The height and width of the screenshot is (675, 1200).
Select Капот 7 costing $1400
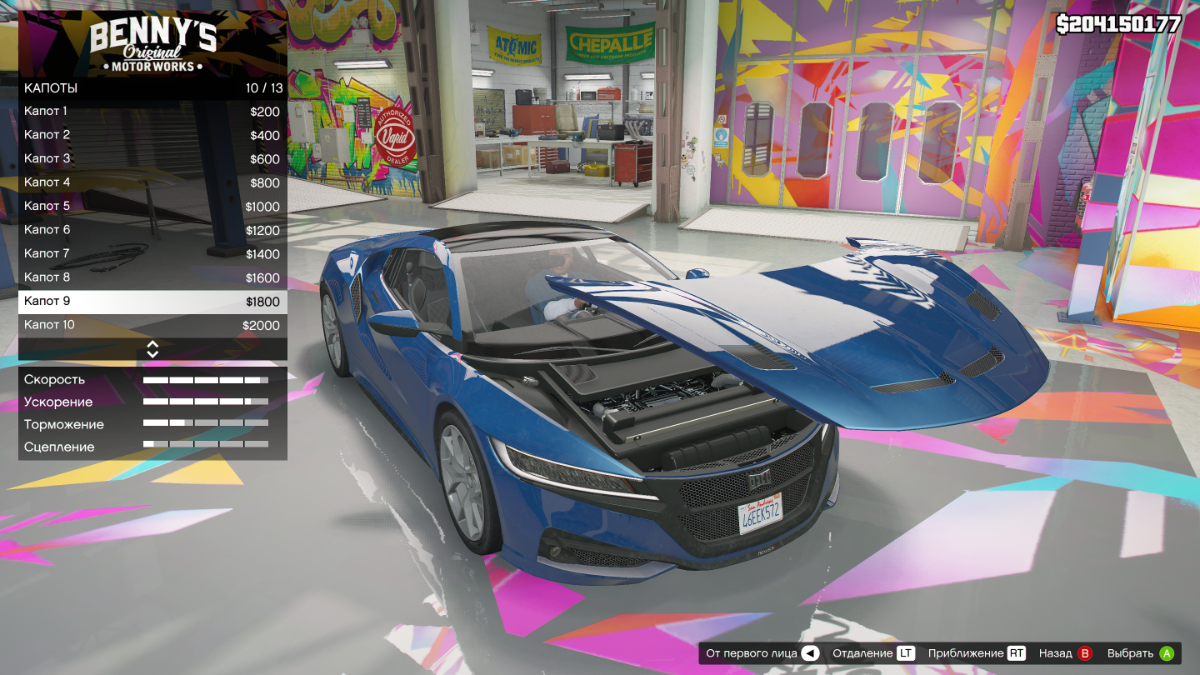(x=152, y=254)
